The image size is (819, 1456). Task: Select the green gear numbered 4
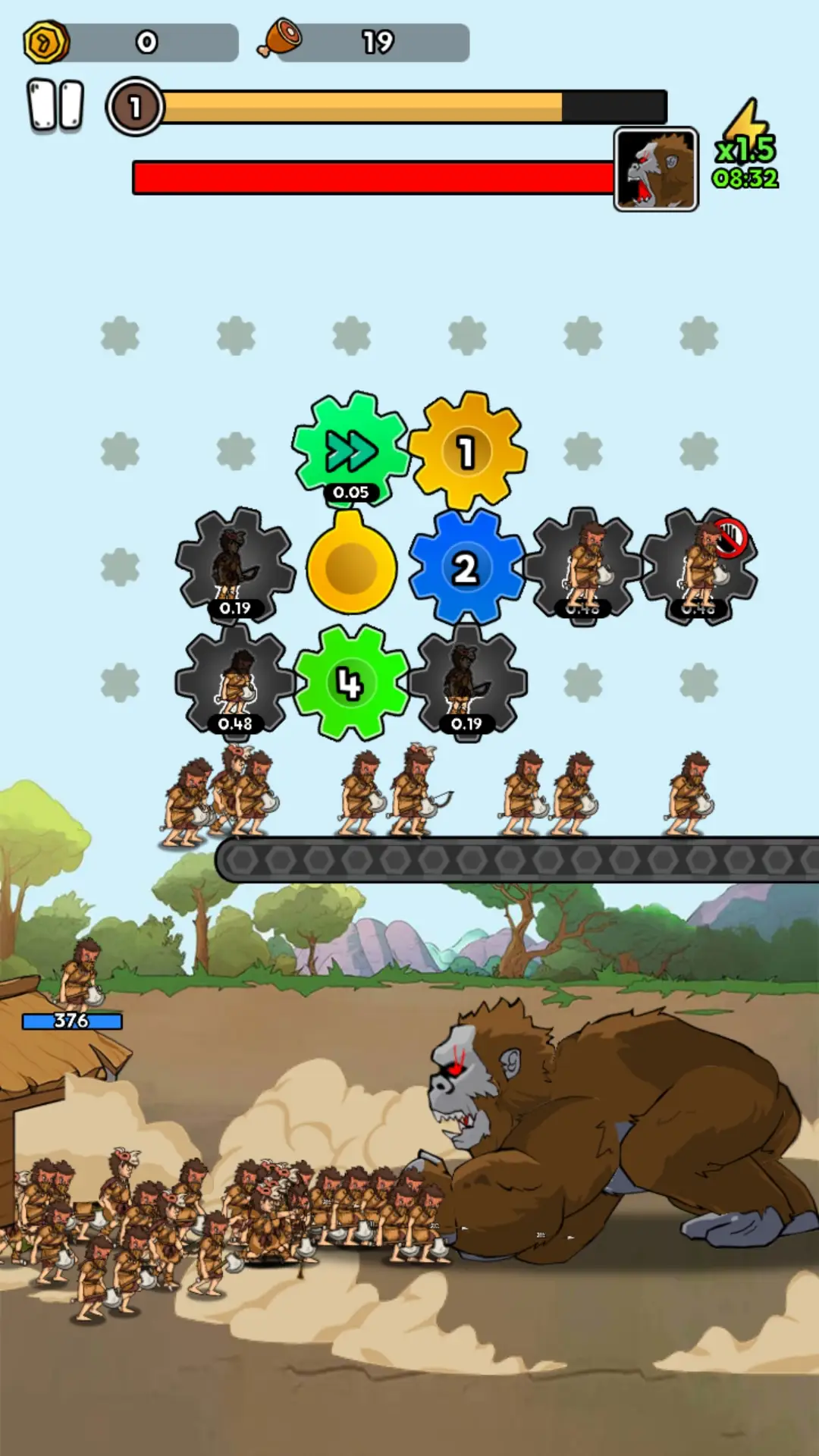350,683
